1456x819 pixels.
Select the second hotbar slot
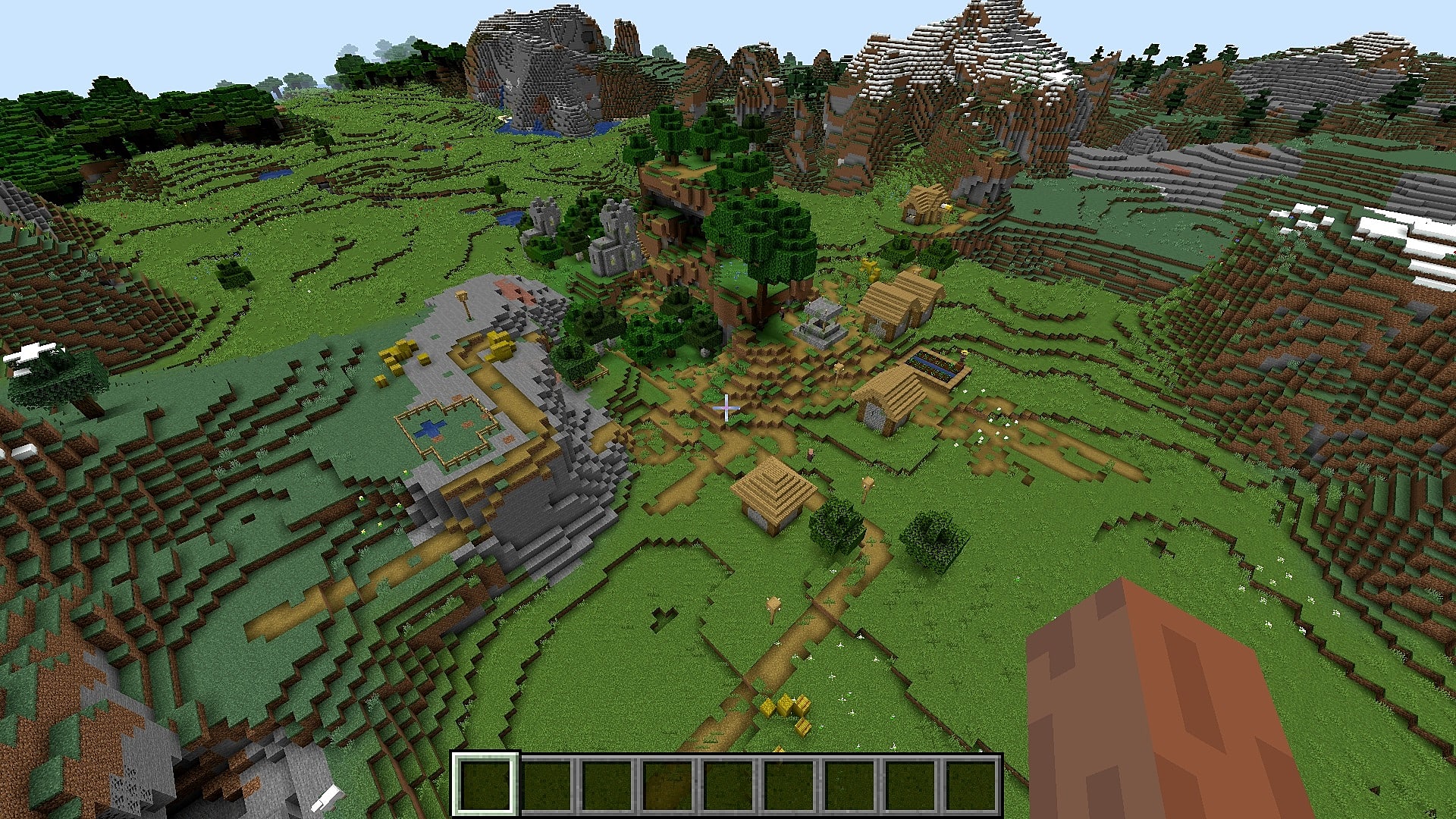546,787
